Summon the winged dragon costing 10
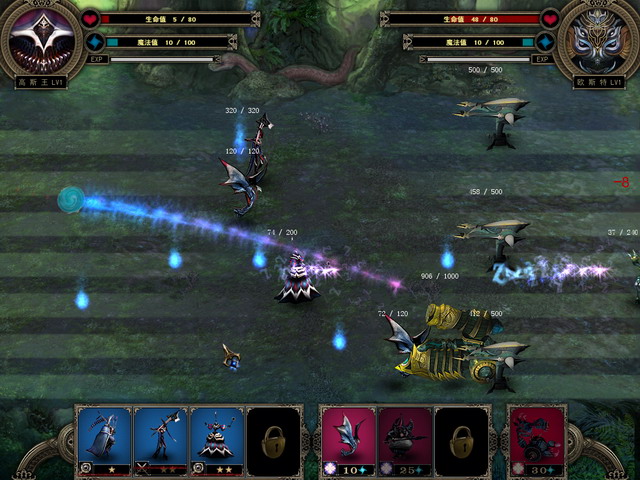Viewport: 640px width, 480px height. click(347, 438)
